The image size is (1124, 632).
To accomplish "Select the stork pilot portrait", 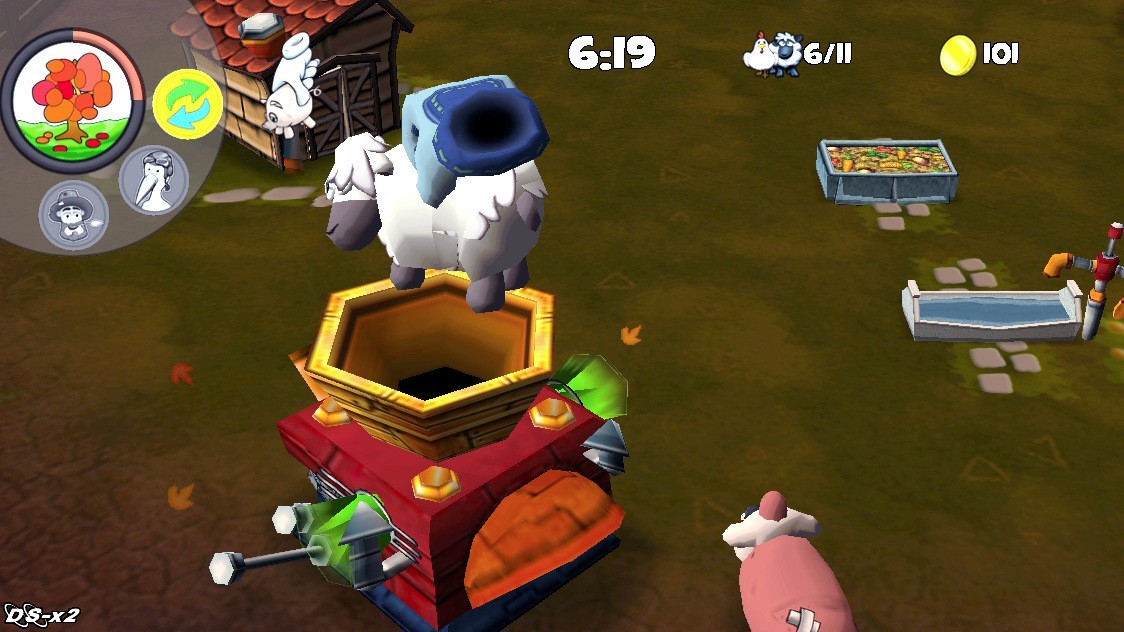I will (x=153, y=180).
